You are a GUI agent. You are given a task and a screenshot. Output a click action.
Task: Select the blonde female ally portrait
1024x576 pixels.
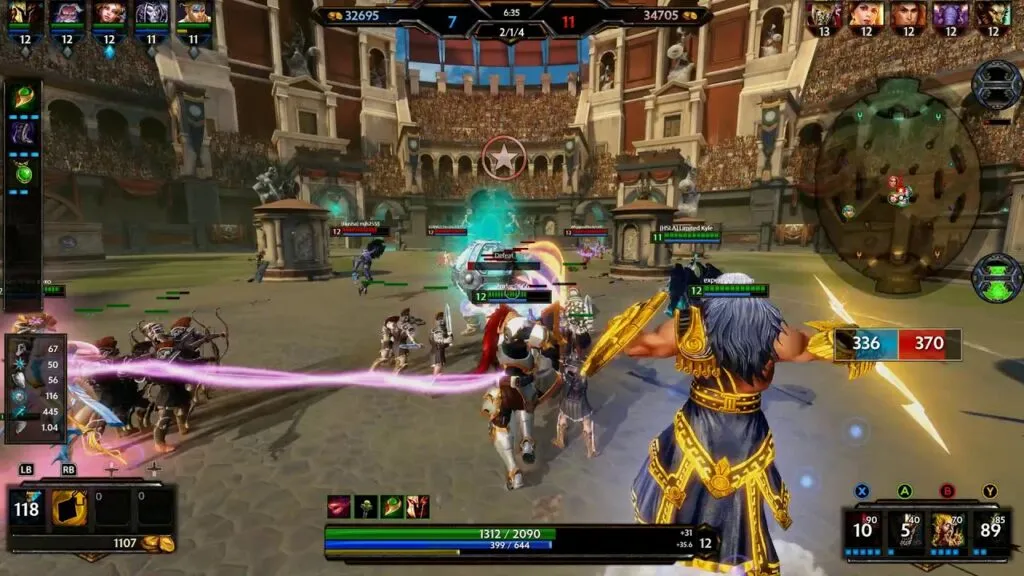tap(110, 14)
